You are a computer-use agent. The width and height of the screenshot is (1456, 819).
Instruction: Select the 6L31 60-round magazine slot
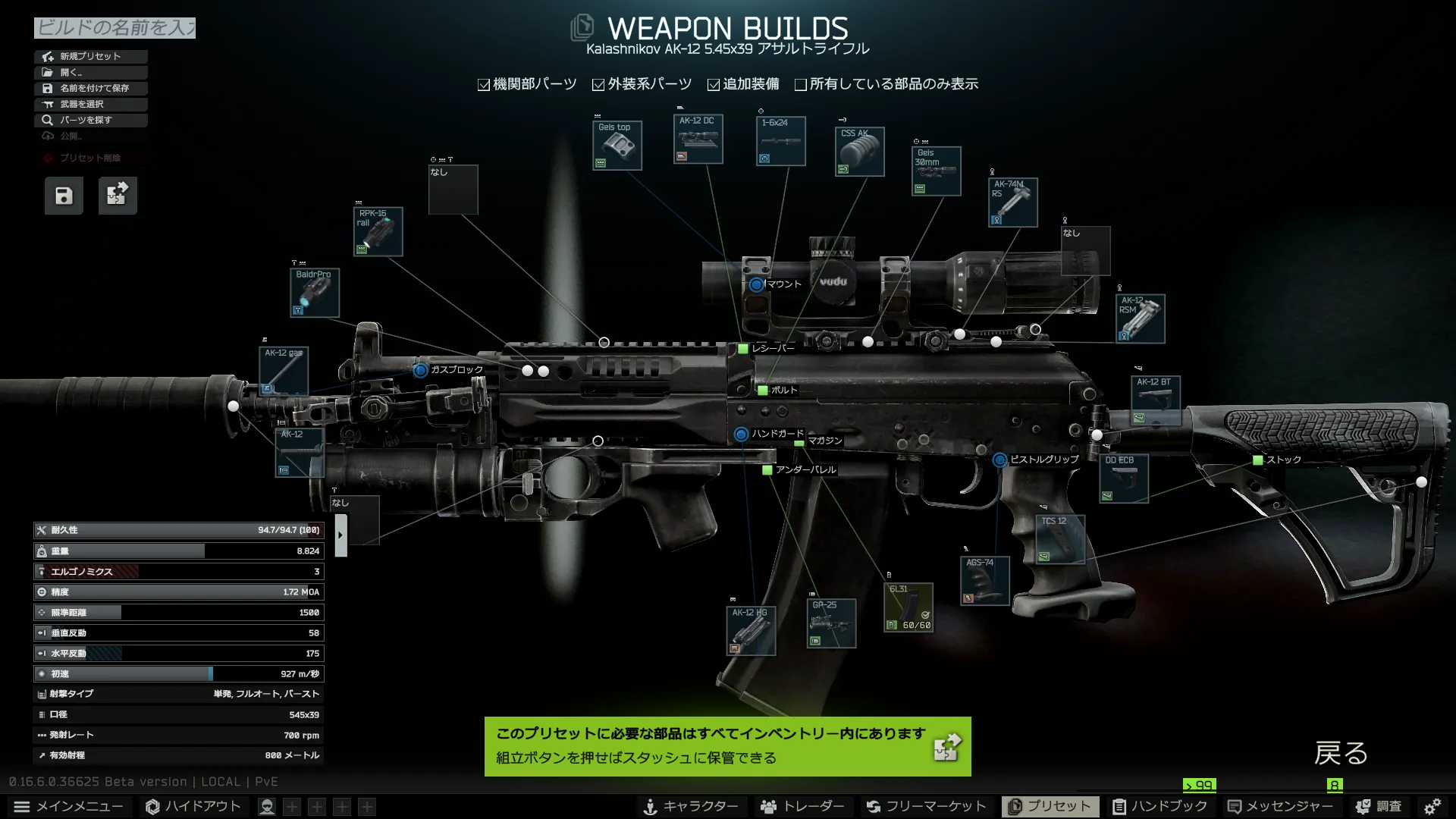908,607
